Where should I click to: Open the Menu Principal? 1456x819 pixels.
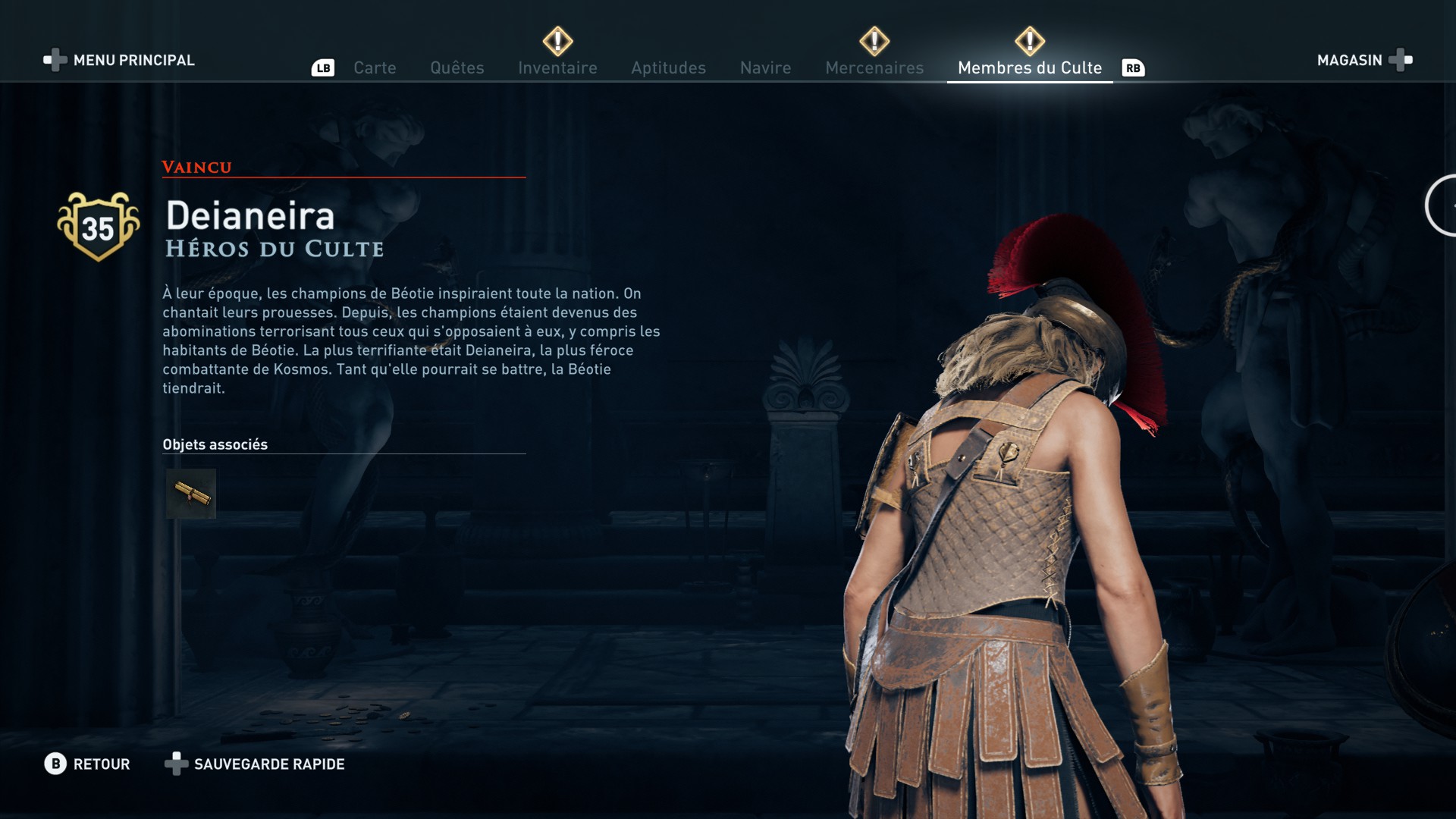(x=120, y=60)
